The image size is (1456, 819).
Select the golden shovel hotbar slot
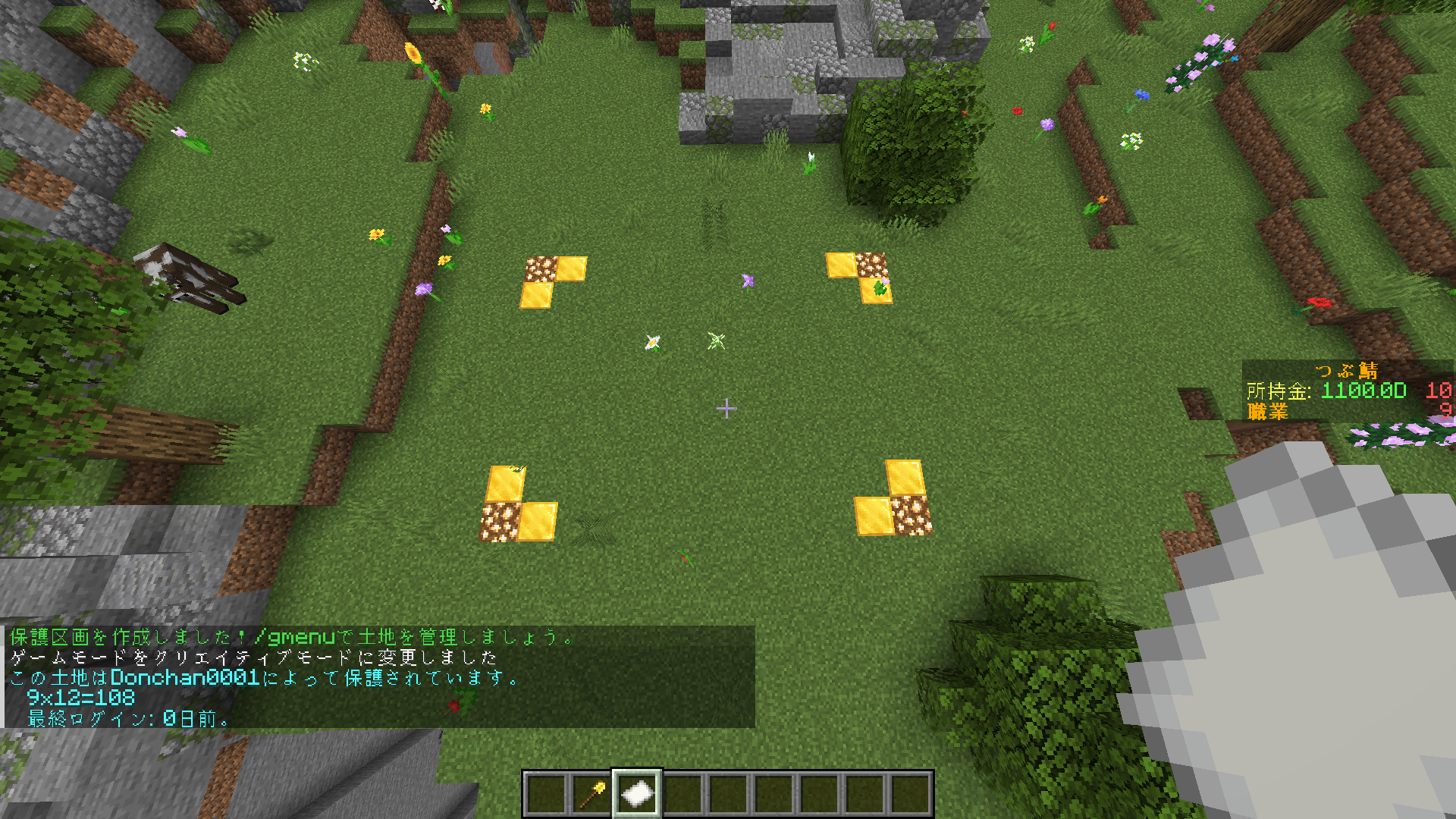591,794
